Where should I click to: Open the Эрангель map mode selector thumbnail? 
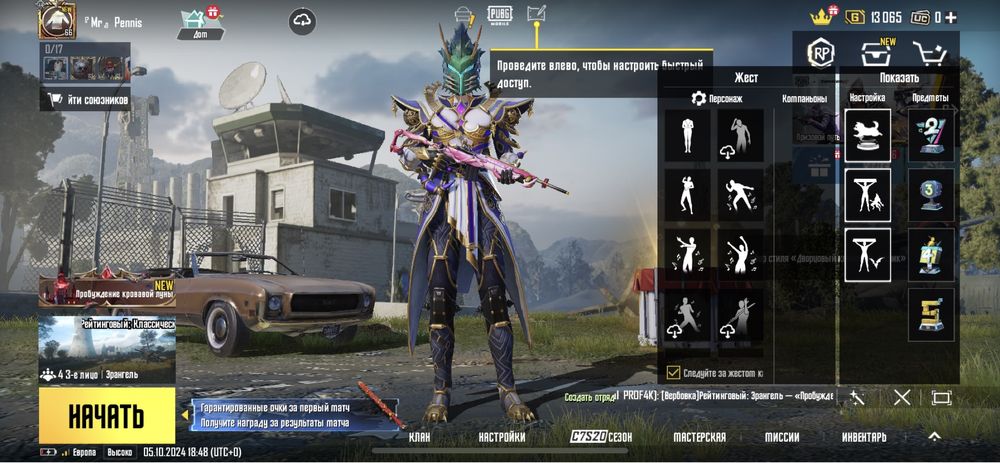[107, 350]
